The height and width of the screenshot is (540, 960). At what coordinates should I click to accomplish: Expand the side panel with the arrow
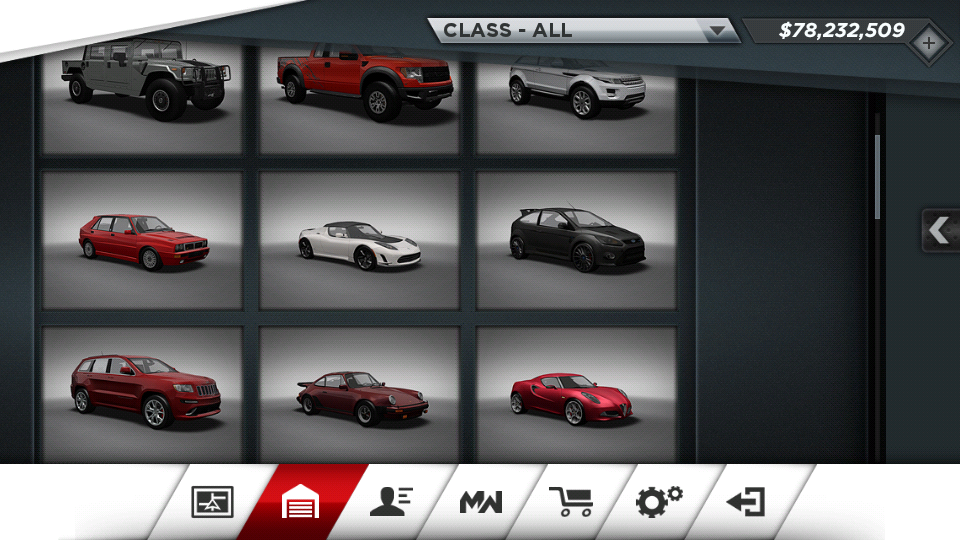[939, 230]
